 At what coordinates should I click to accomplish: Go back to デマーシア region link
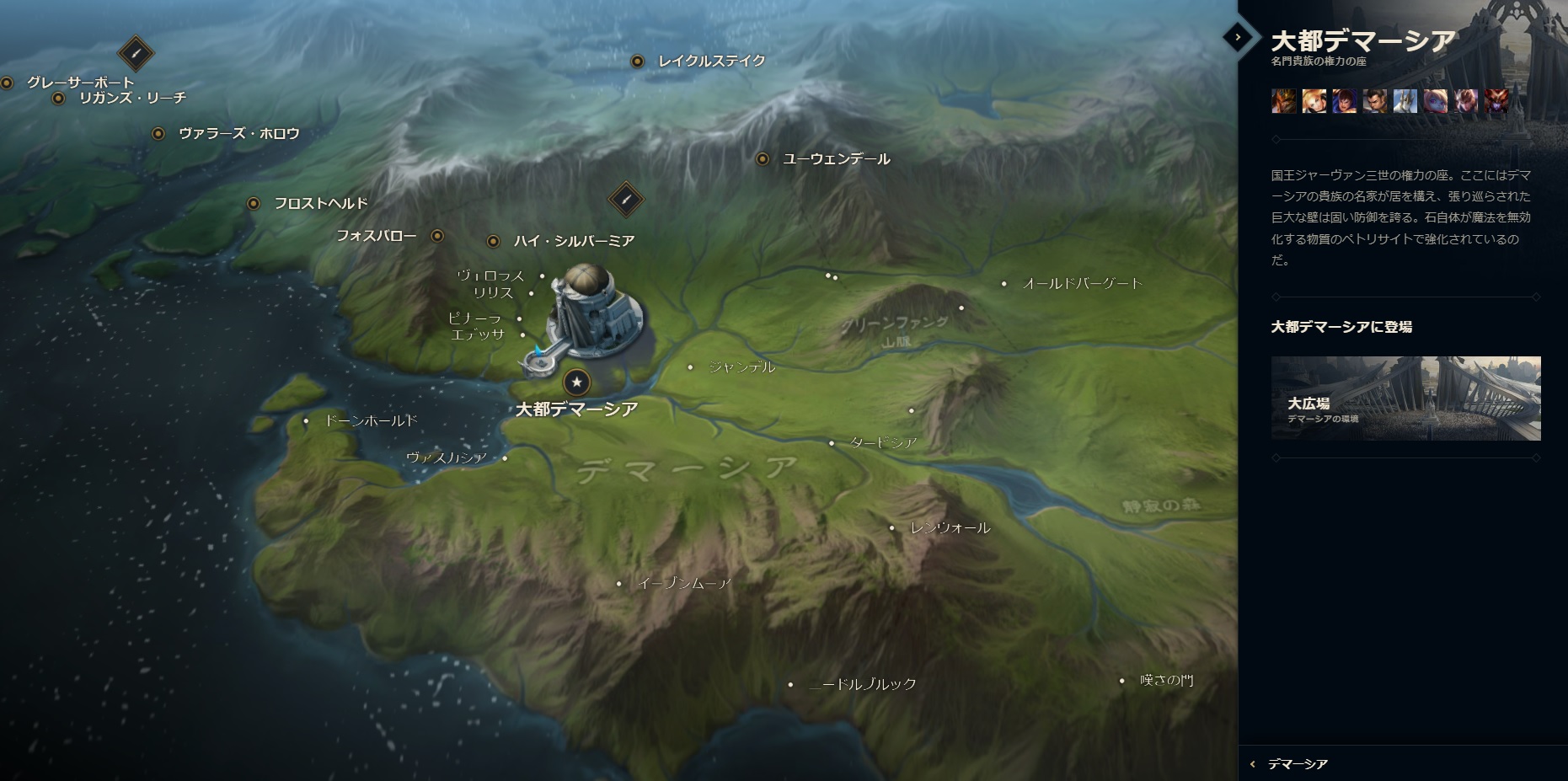(1297, 764)
